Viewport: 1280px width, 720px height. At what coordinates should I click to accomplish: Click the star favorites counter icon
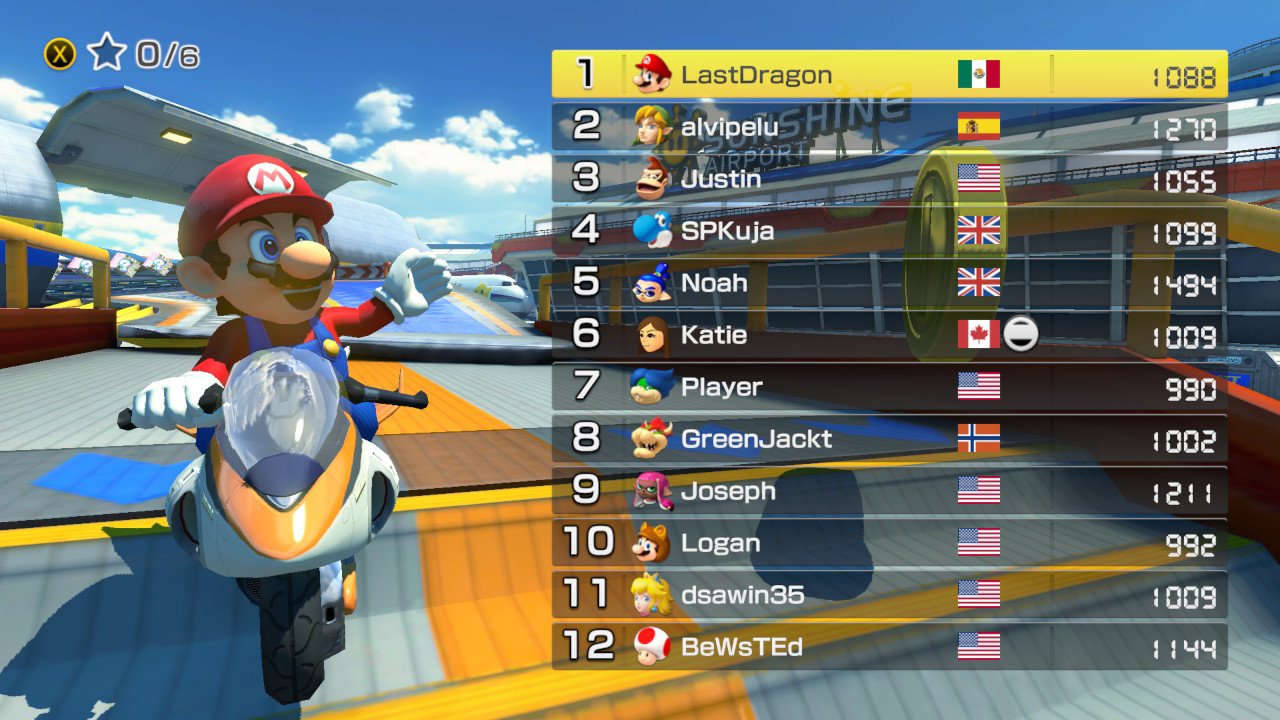106,53
